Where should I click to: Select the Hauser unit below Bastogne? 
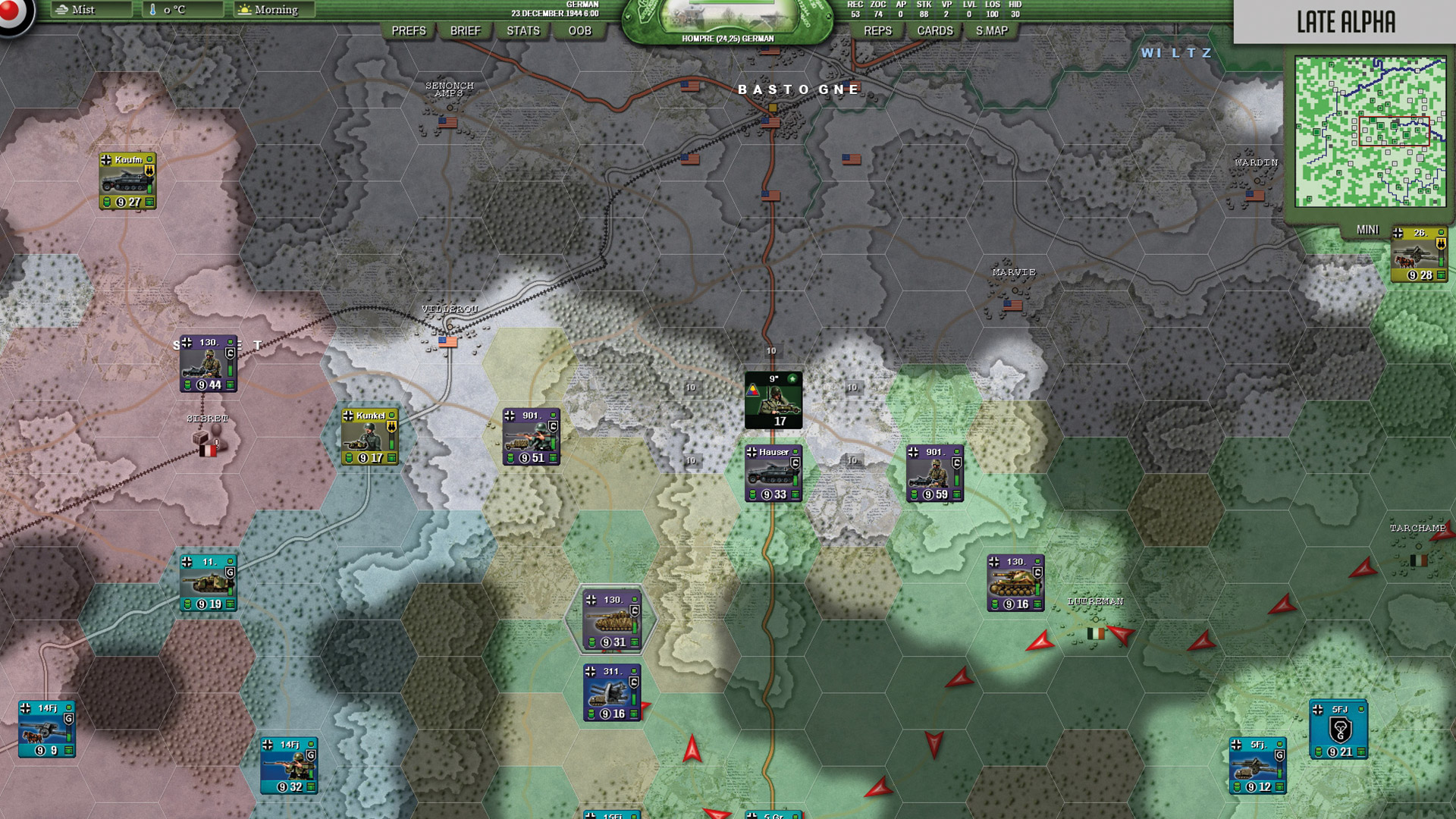pyautogui.click(x=773, y=472)
